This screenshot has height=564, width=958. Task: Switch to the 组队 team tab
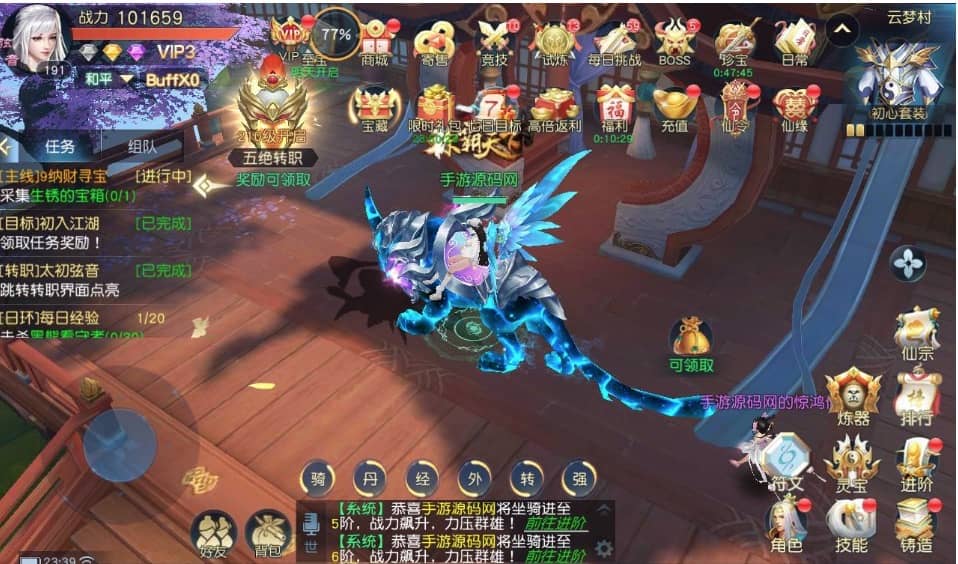point(142,146)
